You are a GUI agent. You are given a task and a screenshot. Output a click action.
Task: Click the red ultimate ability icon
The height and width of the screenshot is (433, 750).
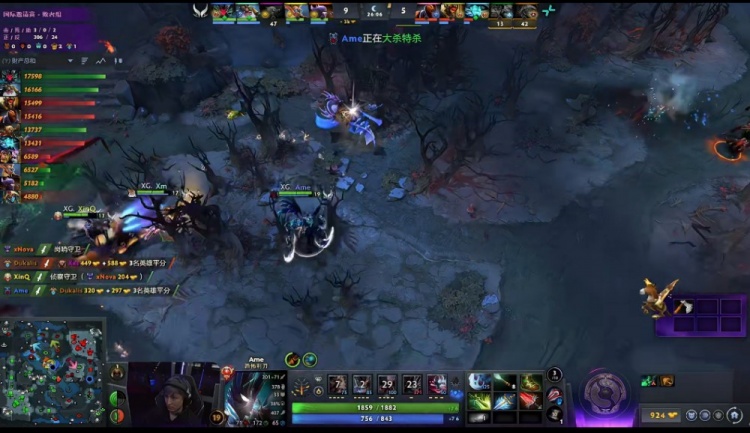point(437,385)
